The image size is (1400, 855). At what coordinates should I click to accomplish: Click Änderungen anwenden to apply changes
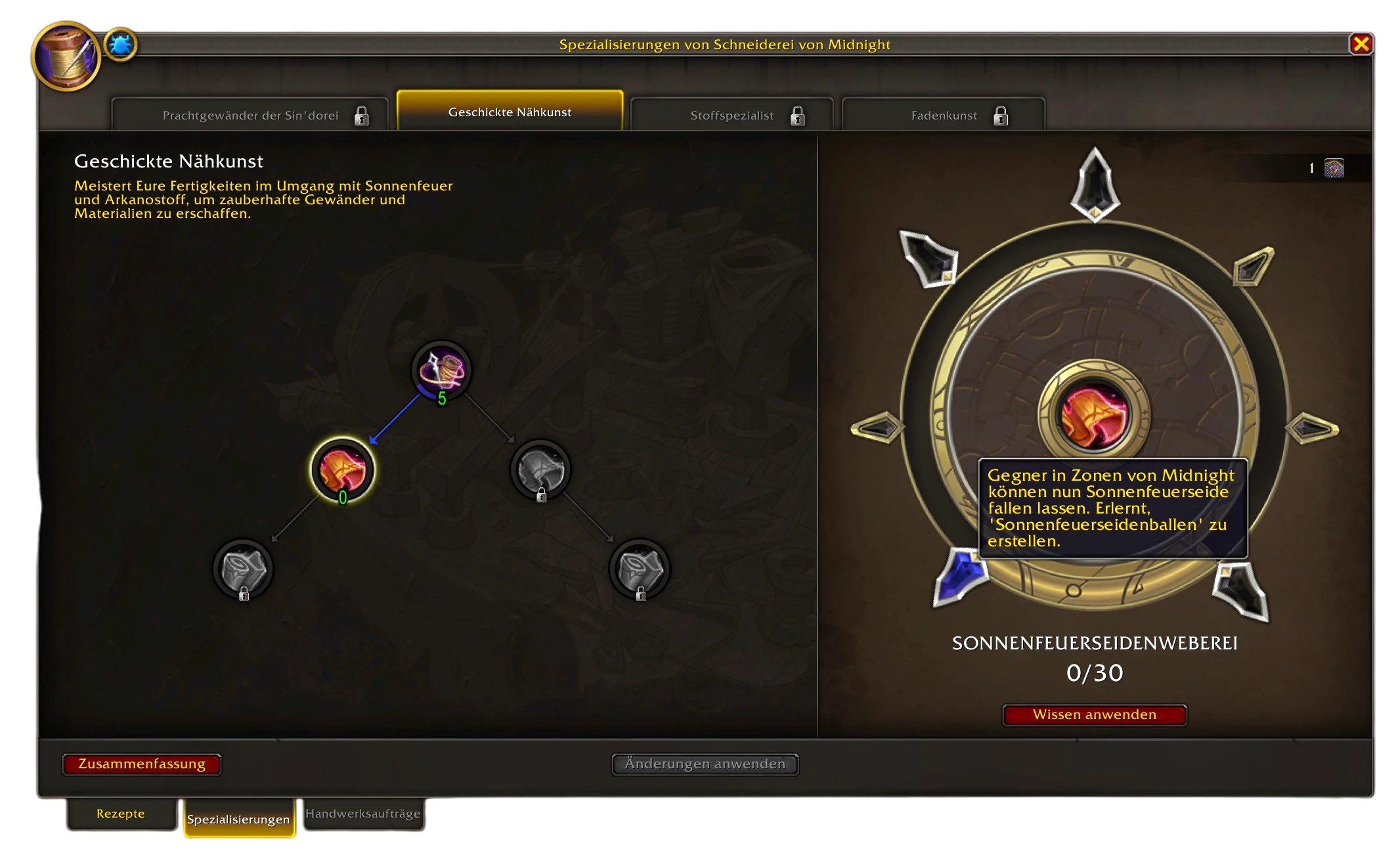pyautogui.click(x=705, y=764)
